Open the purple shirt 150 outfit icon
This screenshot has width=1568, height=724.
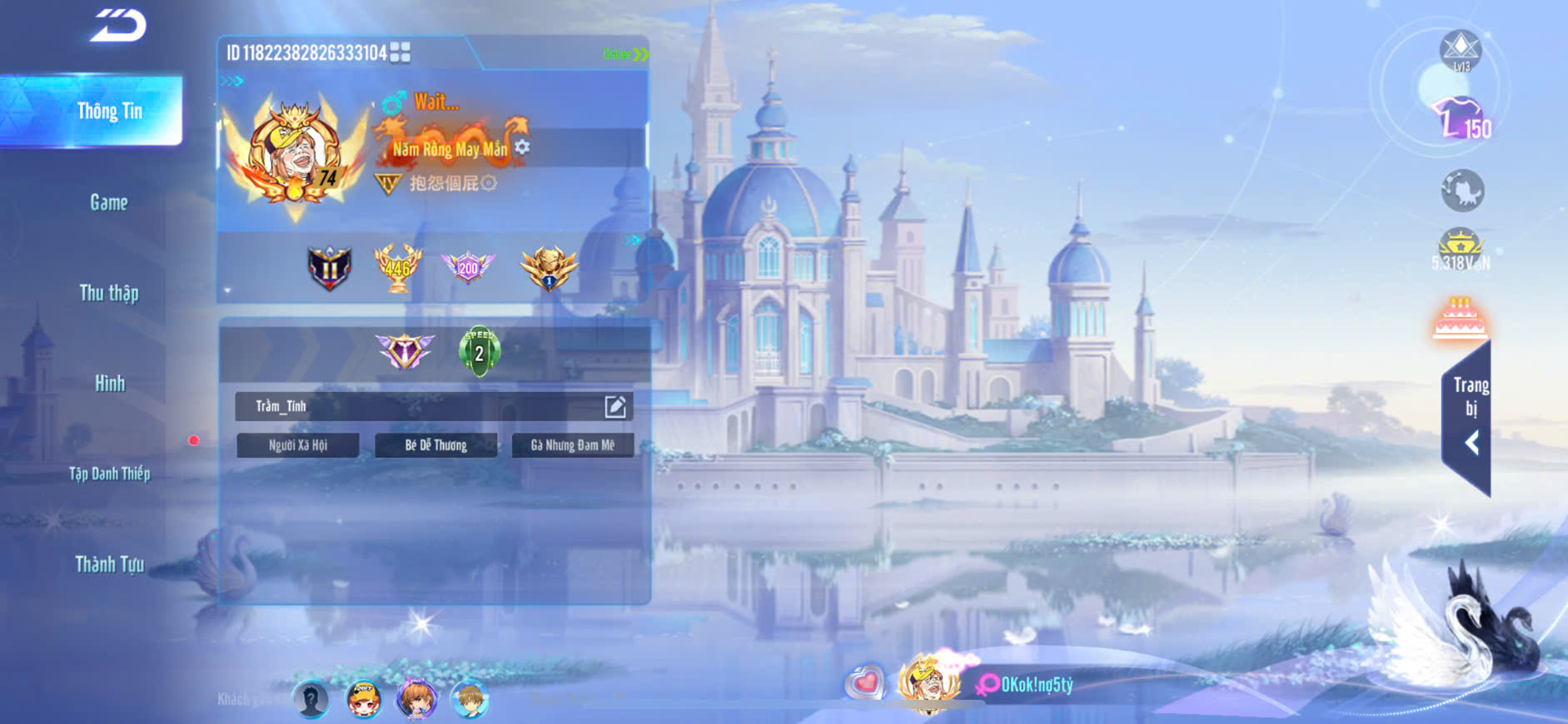[1460, 119]
